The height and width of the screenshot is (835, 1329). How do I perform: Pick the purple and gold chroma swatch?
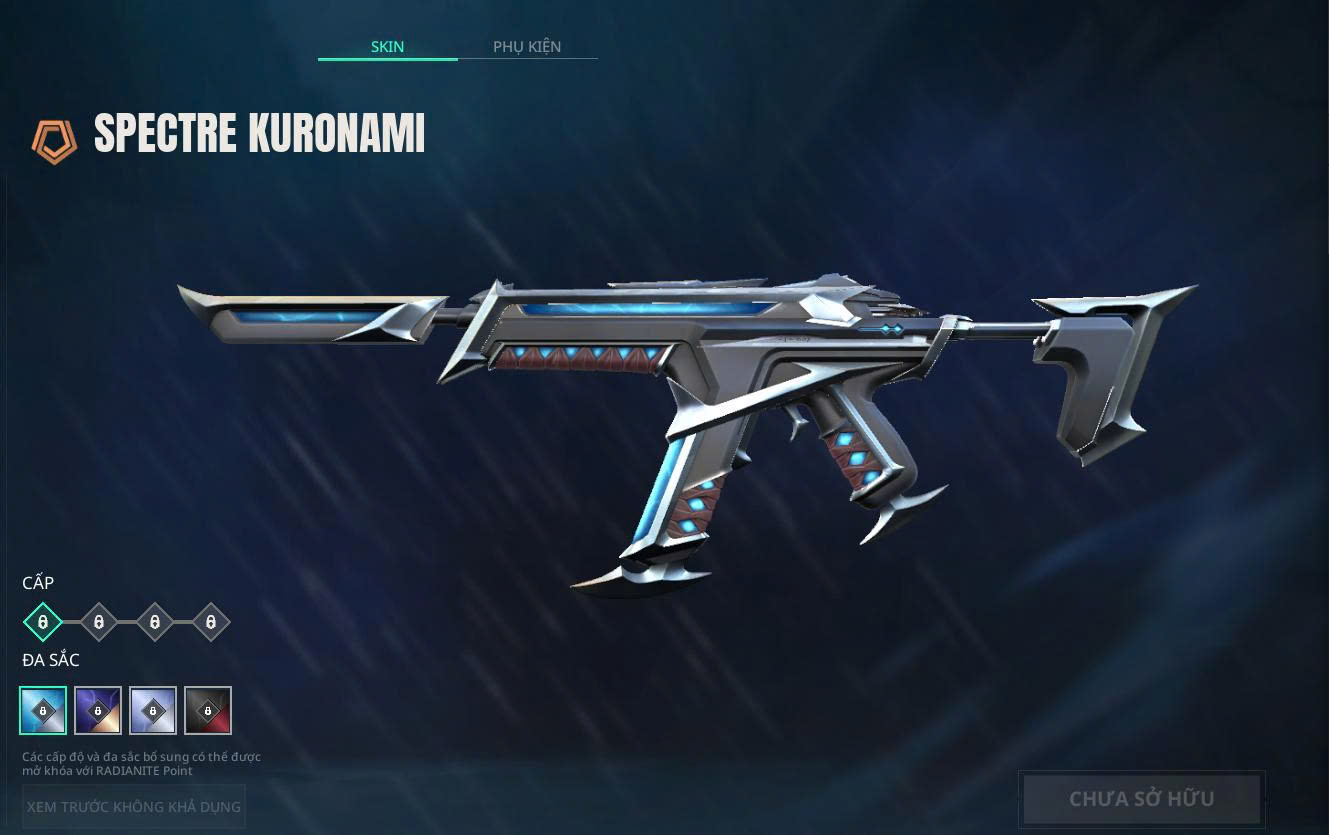tap(98, 710)
